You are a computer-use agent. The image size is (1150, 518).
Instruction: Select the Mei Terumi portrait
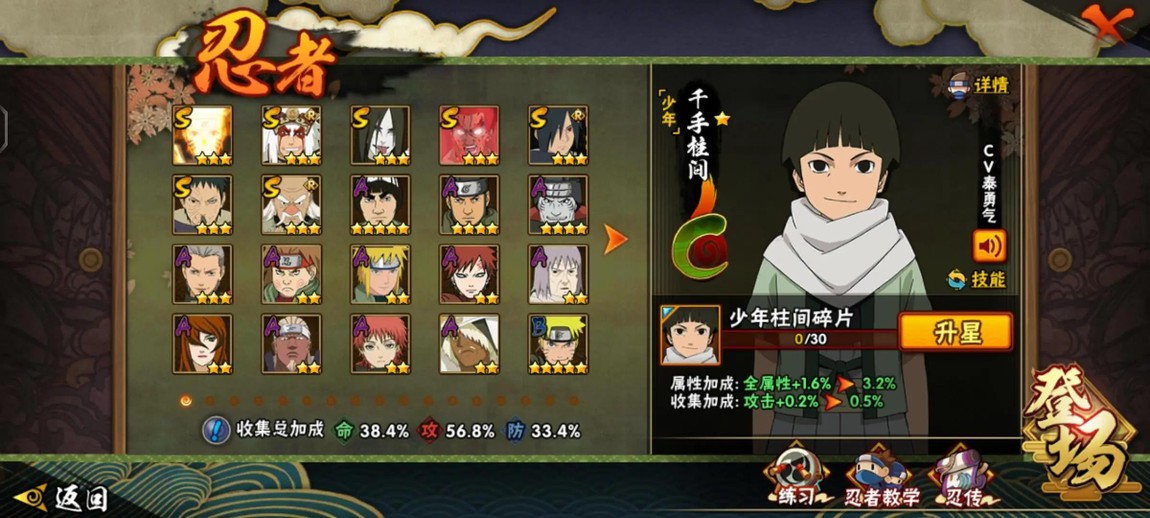click(202, 344)
